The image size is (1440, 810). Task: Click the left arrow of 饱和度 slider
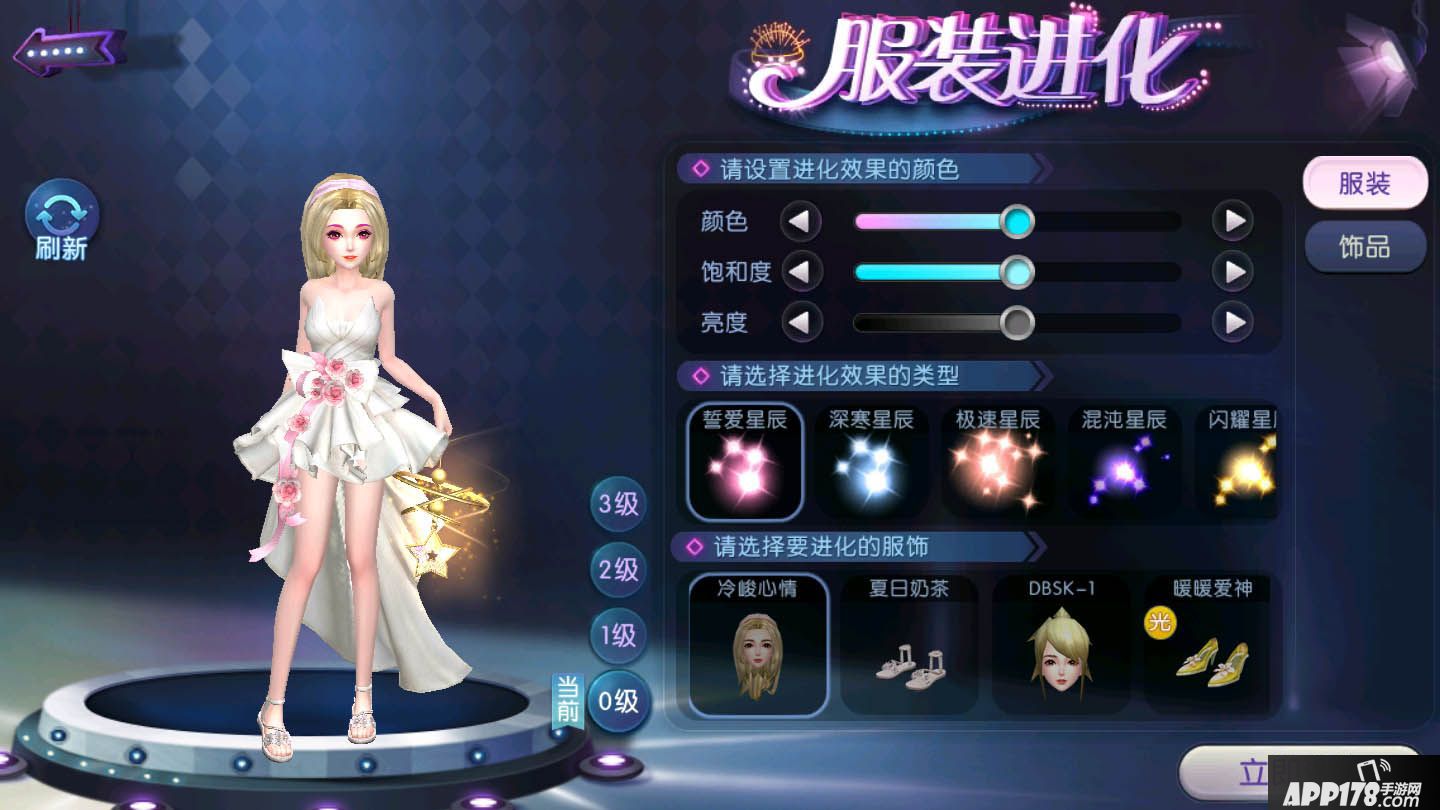tap(802, 272)
